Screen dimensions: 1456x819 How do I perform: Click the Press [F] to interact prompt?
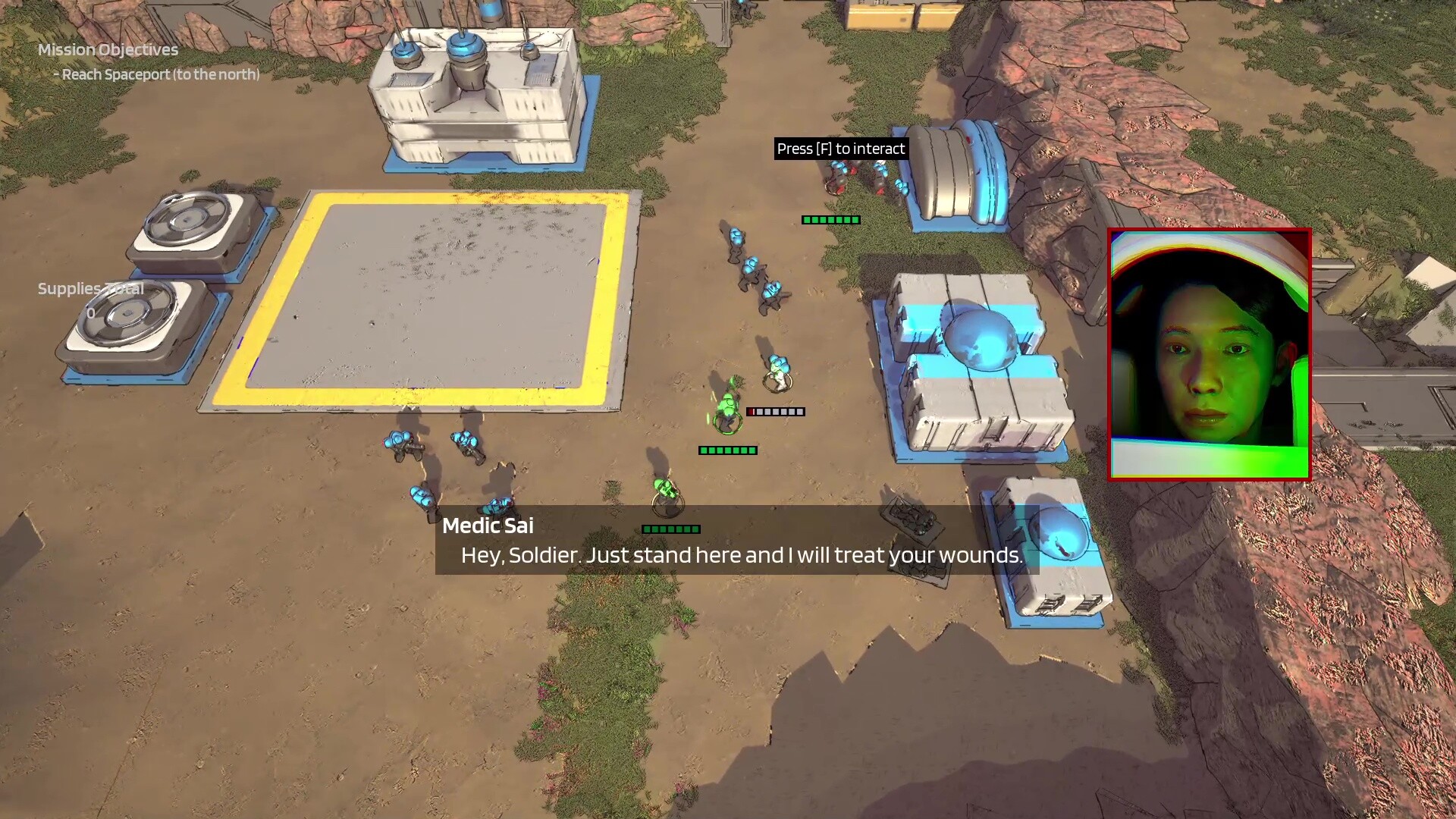pyautogui.click(x=840, y=149)
